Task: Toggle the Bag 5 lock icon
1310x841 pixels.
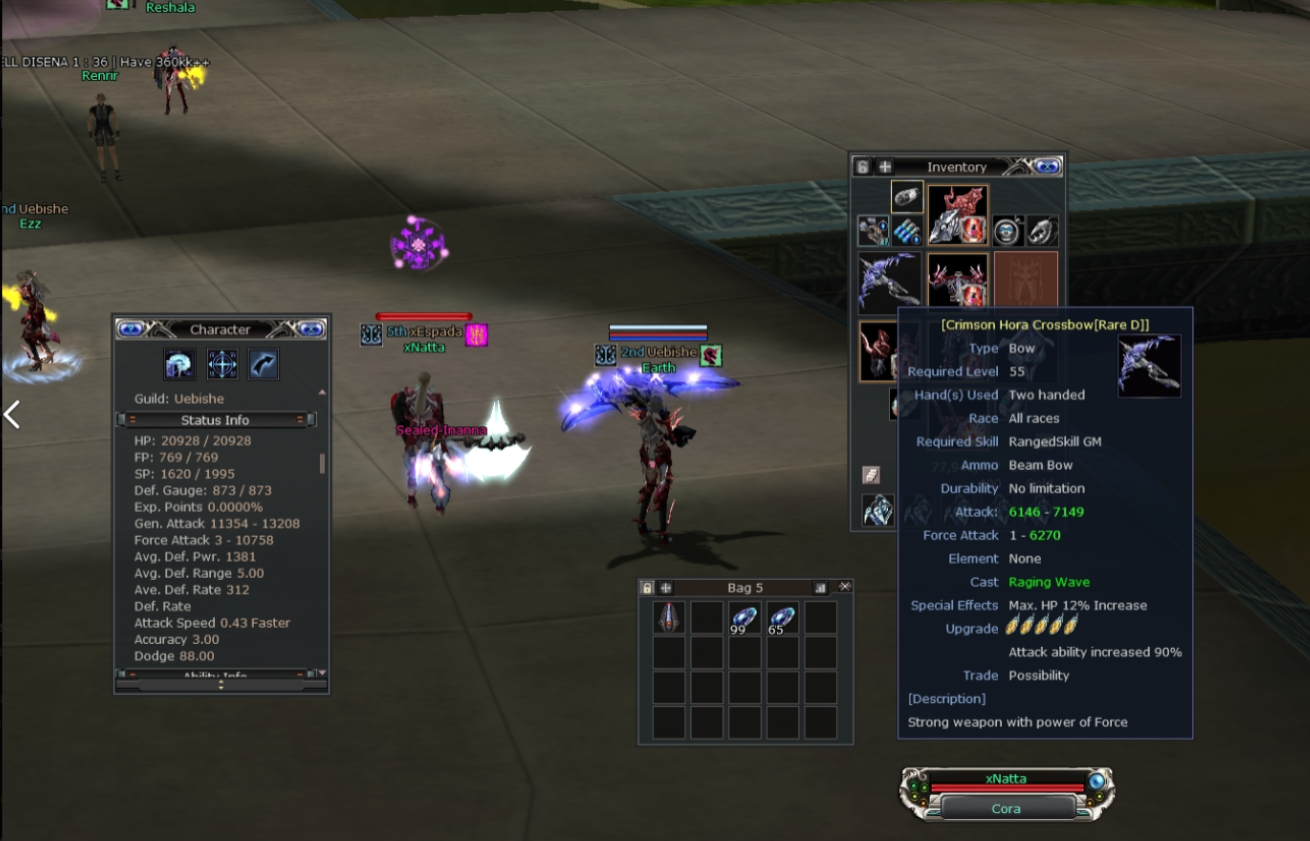Action: (647, 588)
